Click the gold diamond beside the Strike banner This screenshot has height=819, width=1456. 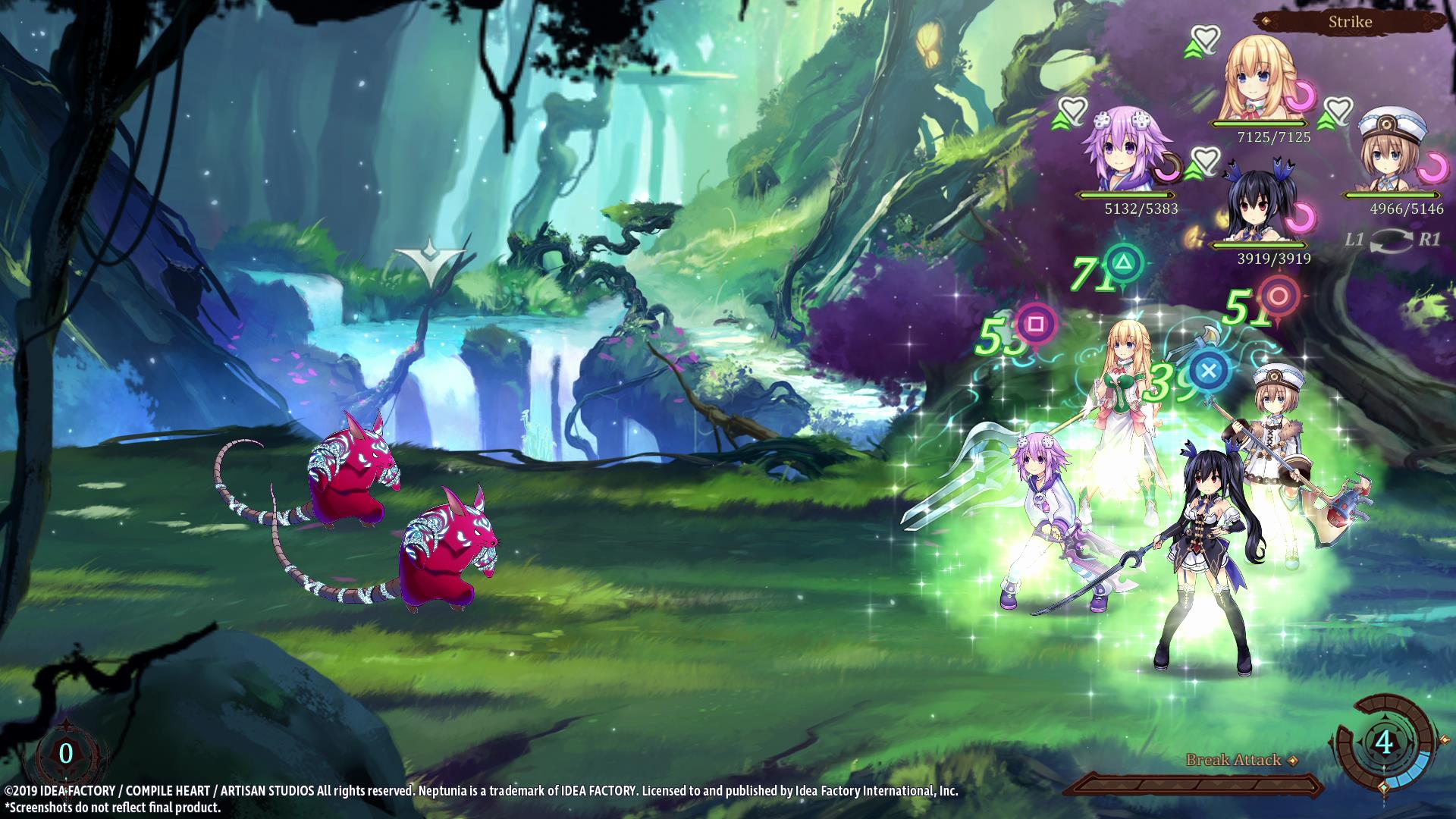click(1266, 21)
